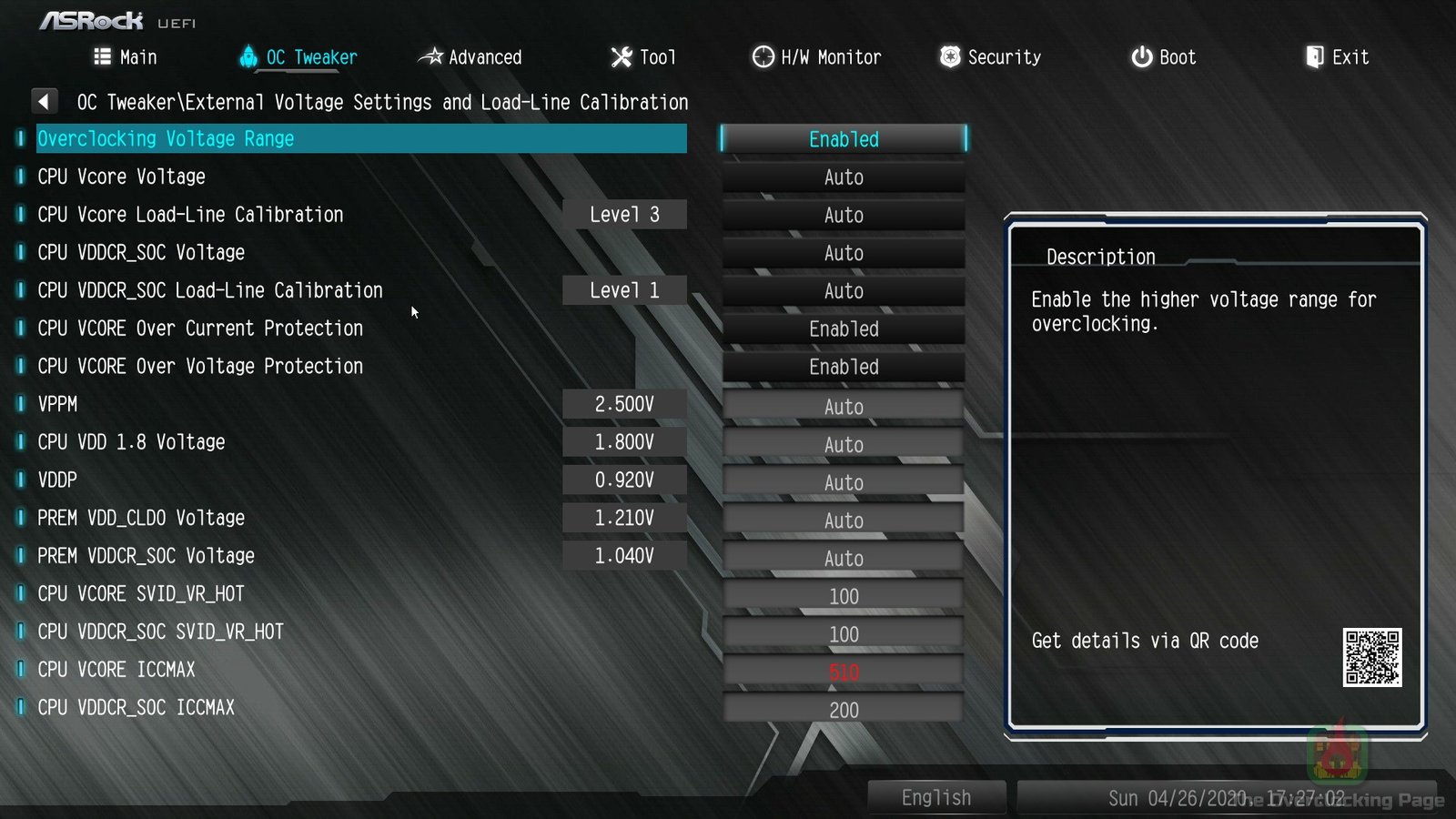Change CPU Vcore Load-Line Calibration Auto setting

(844, 216)
